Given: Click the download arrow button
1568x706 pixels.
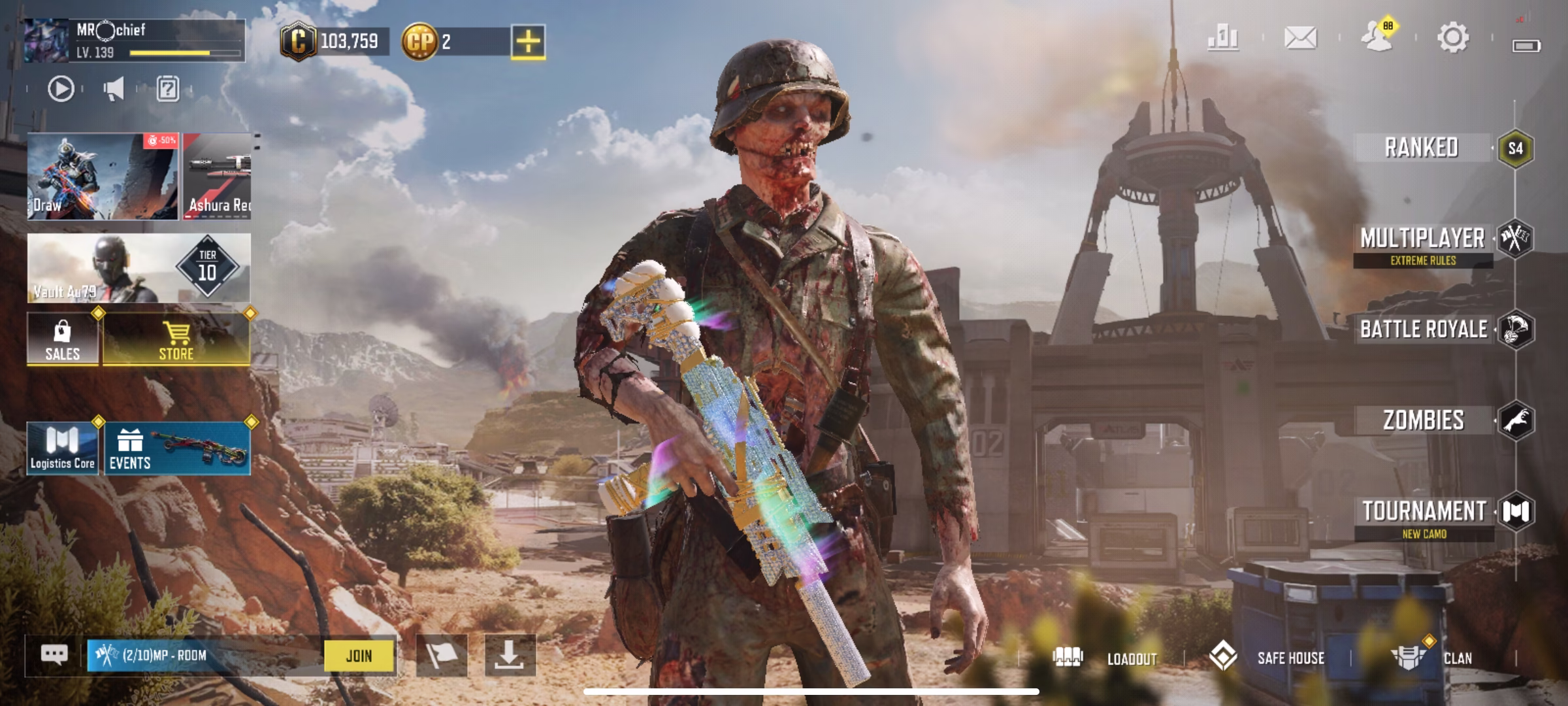Looking at the screenshot, I should (x=510, y=655).
